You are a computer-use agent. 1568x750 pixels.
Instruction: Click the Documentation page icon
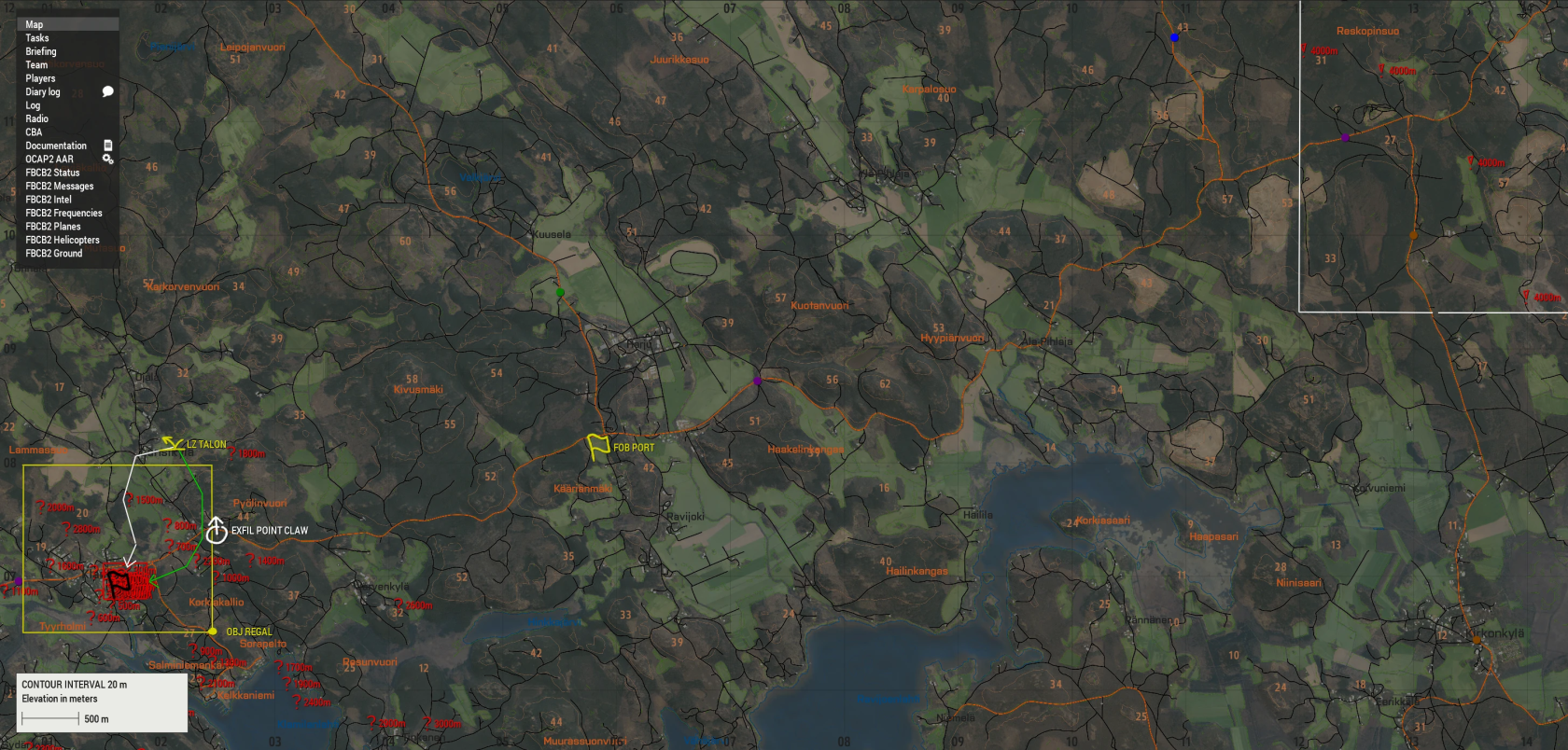[x=107, y=146]
